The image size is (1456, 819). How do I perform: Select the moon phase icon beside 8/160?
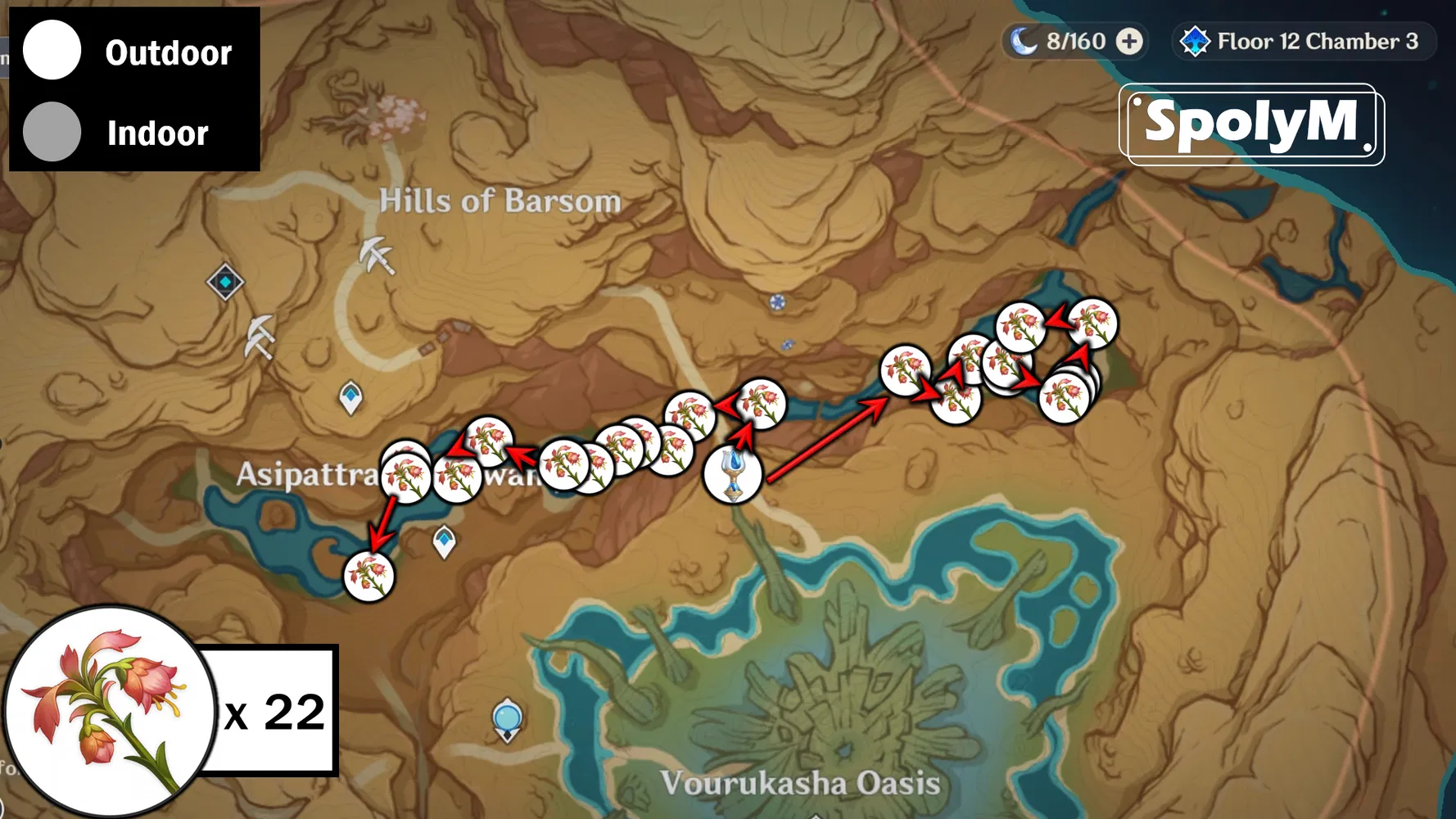pyautogui.click(x=1025, y=40)
